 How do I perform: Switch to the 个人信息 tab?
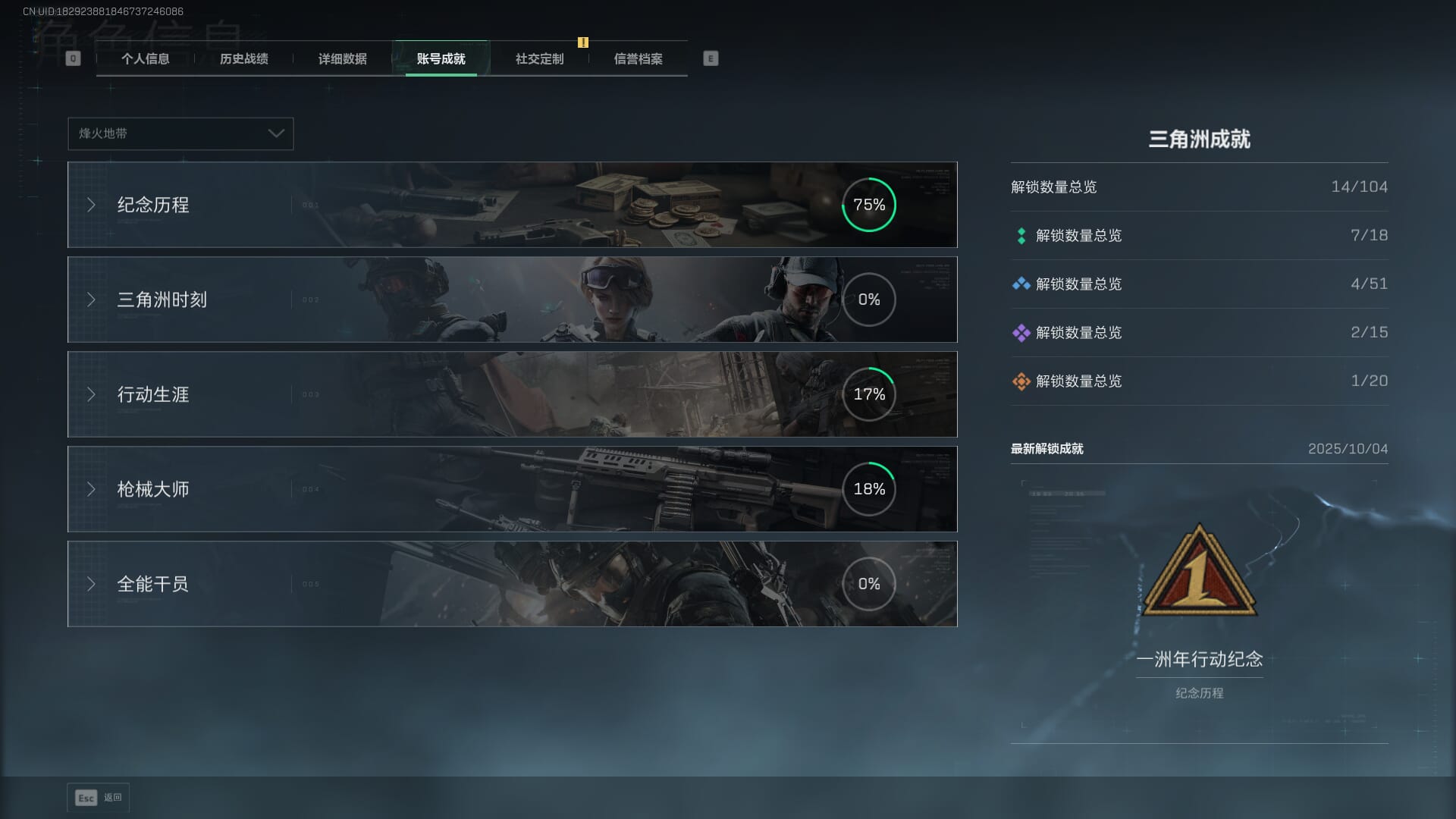click(145, 59)
